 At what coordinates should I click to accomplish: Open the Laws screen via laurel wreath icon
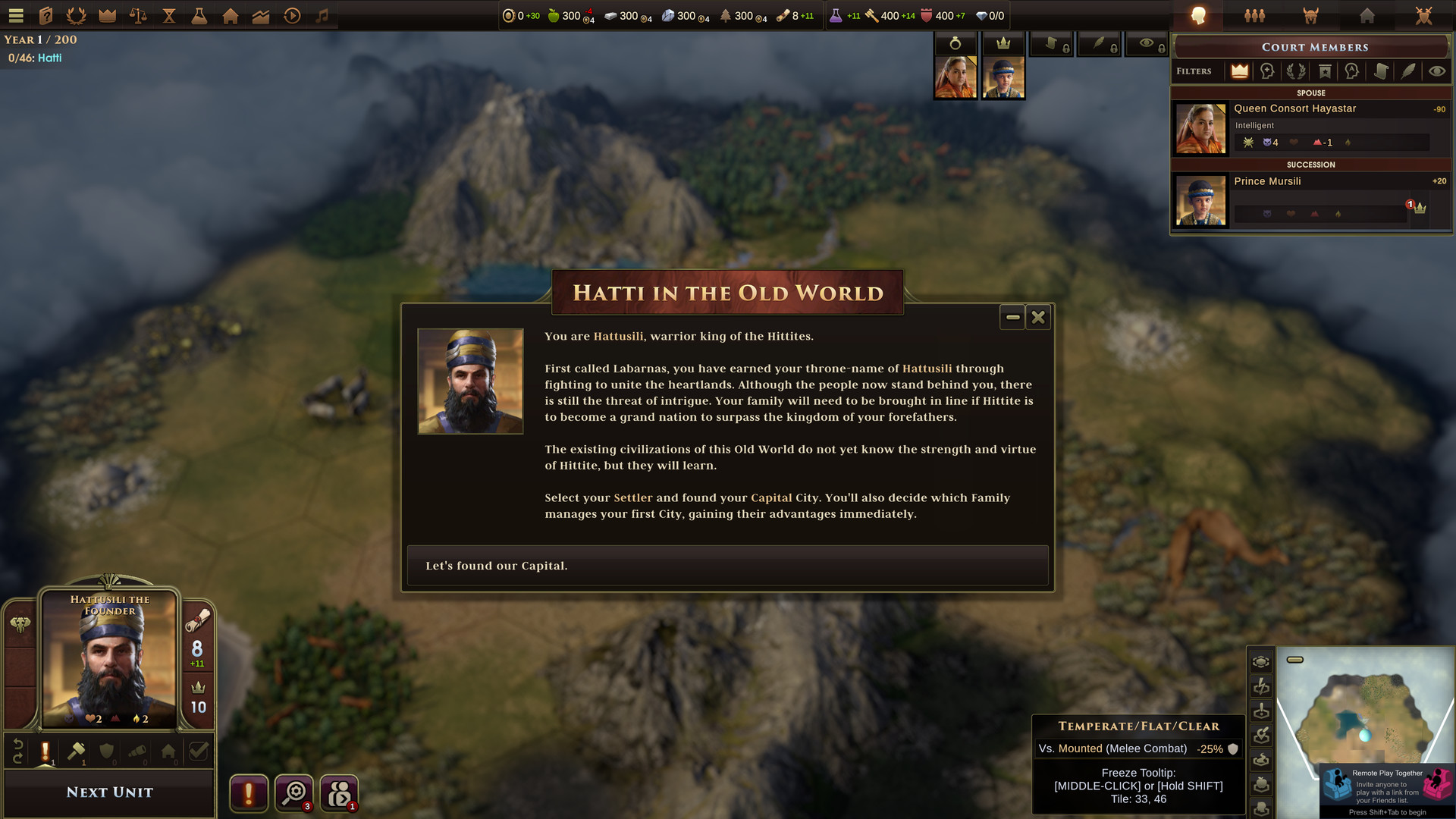(76, 15)
